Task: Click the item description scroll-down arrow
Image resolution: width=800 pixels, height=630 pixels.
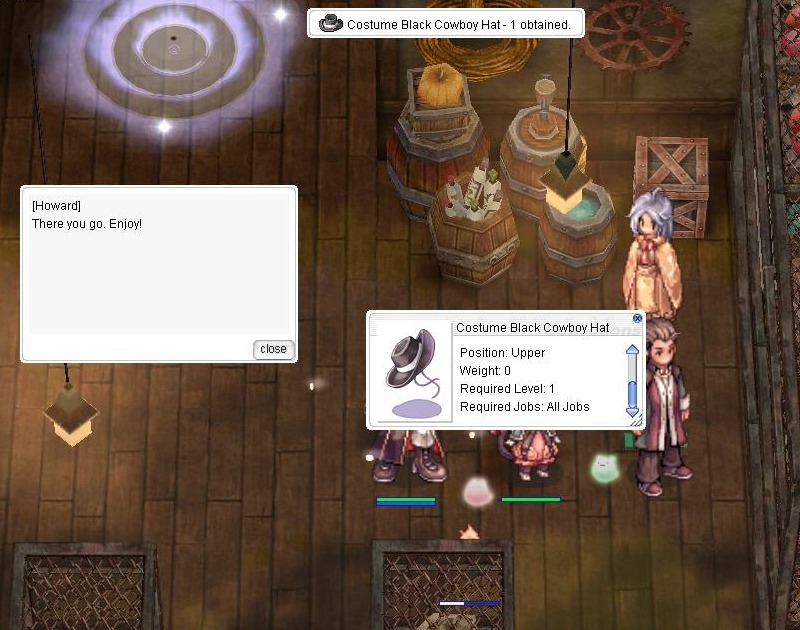Action: pyautogui.click(x=631, y=410)
